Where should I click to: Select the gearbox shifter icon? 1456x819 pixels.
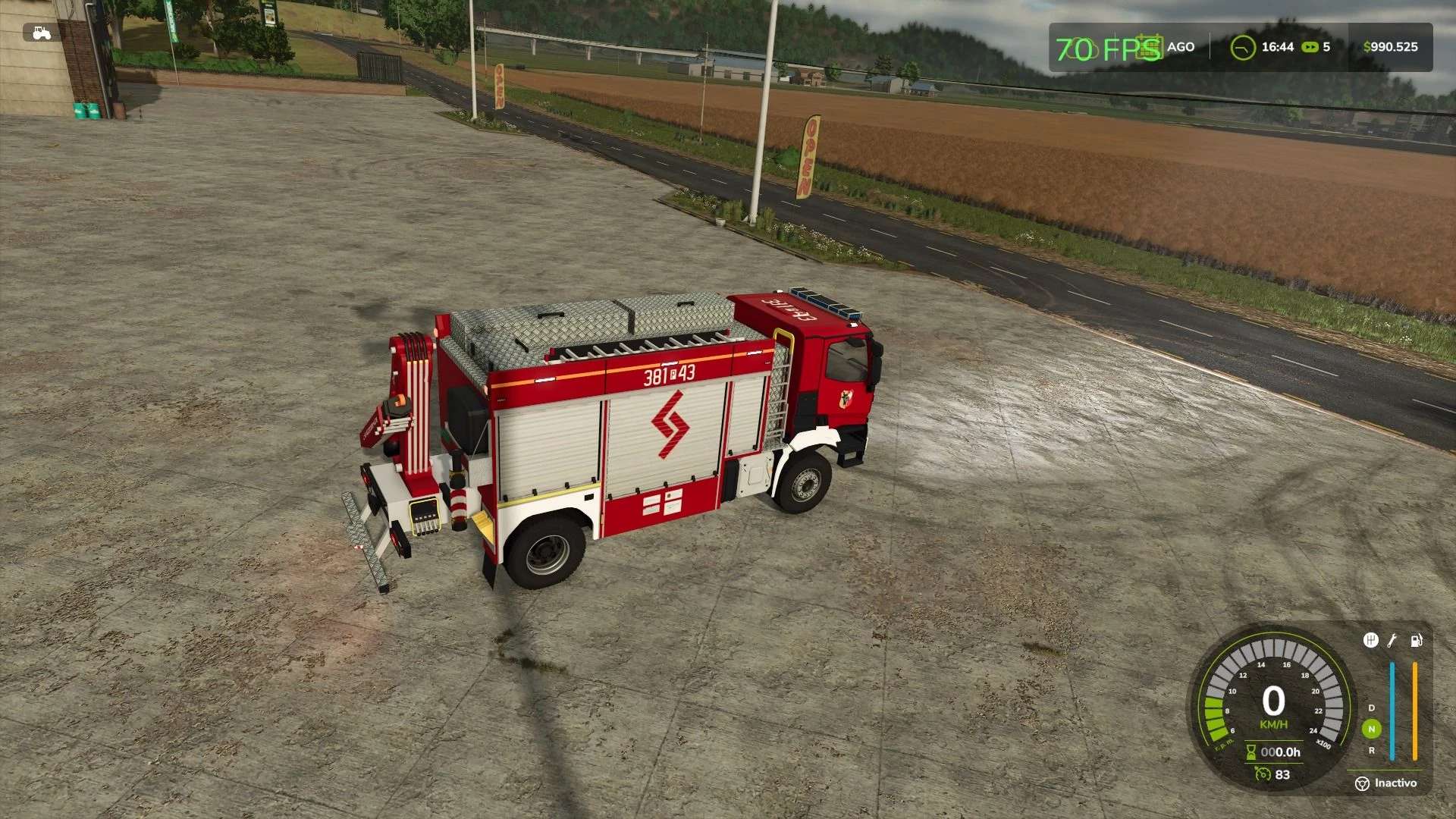1370,641
